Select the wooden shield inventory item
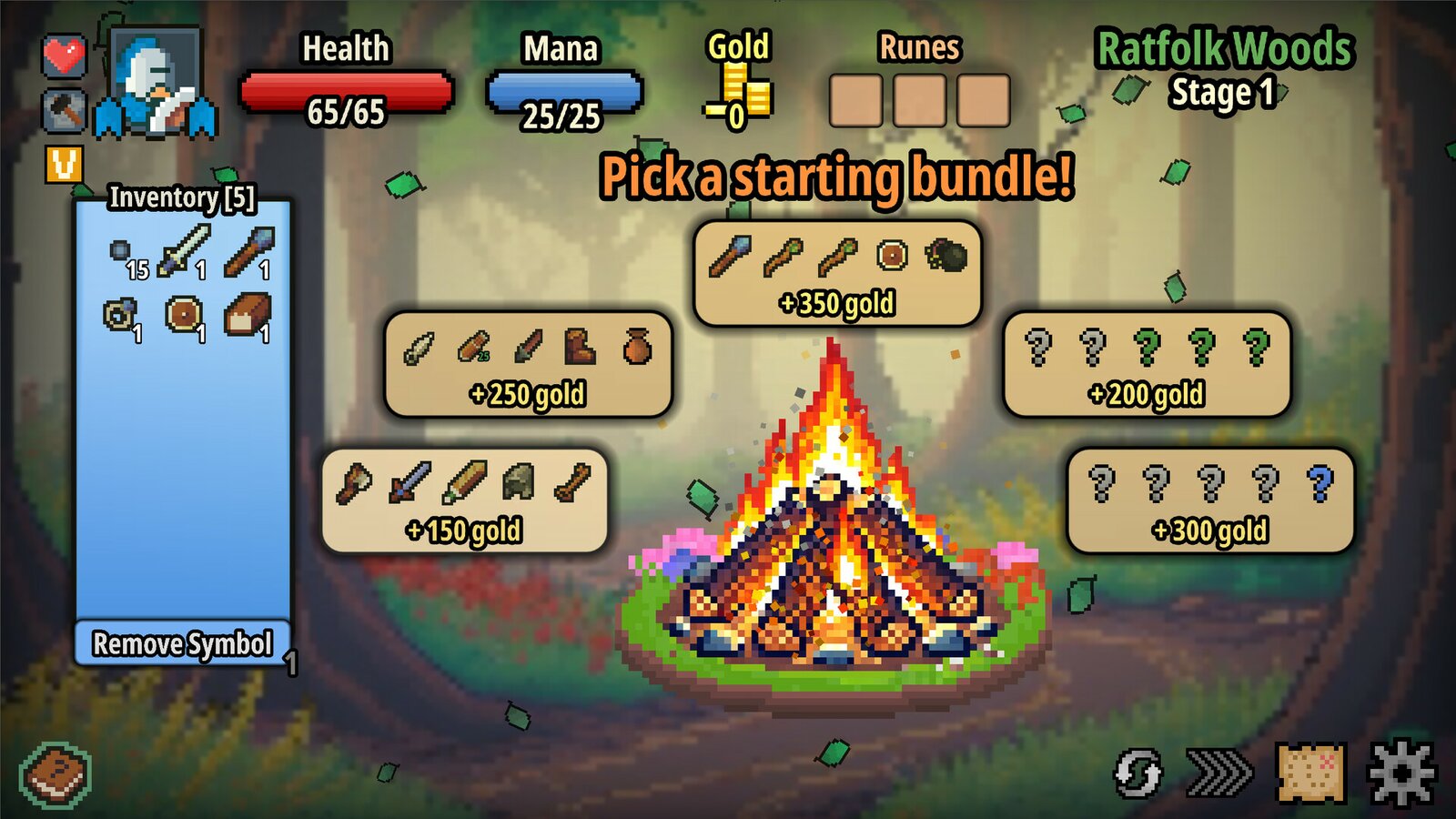The image size is (1456, 819). tap(183, 315)
